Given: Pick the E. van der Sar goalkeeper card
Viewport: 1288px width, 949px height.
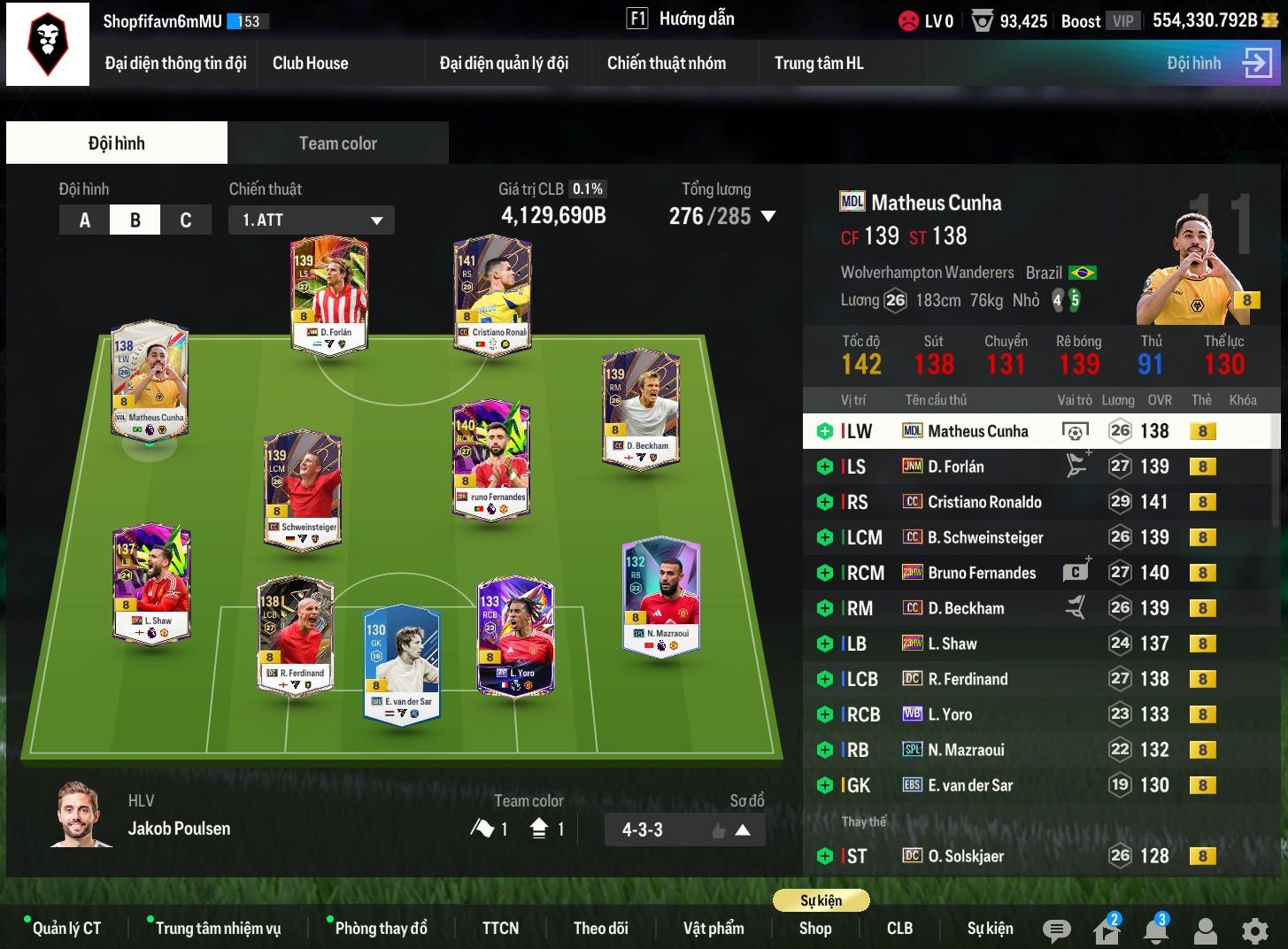Looking at the screenshot, I should tap(402, 664).
